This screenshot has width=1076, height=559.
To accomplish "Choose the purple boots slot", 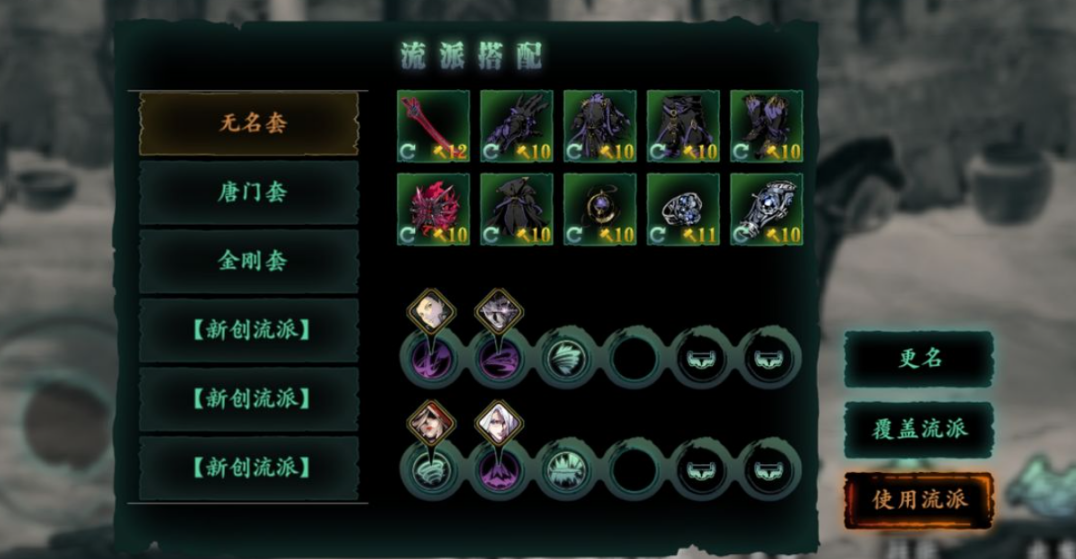I will (766, 127).
